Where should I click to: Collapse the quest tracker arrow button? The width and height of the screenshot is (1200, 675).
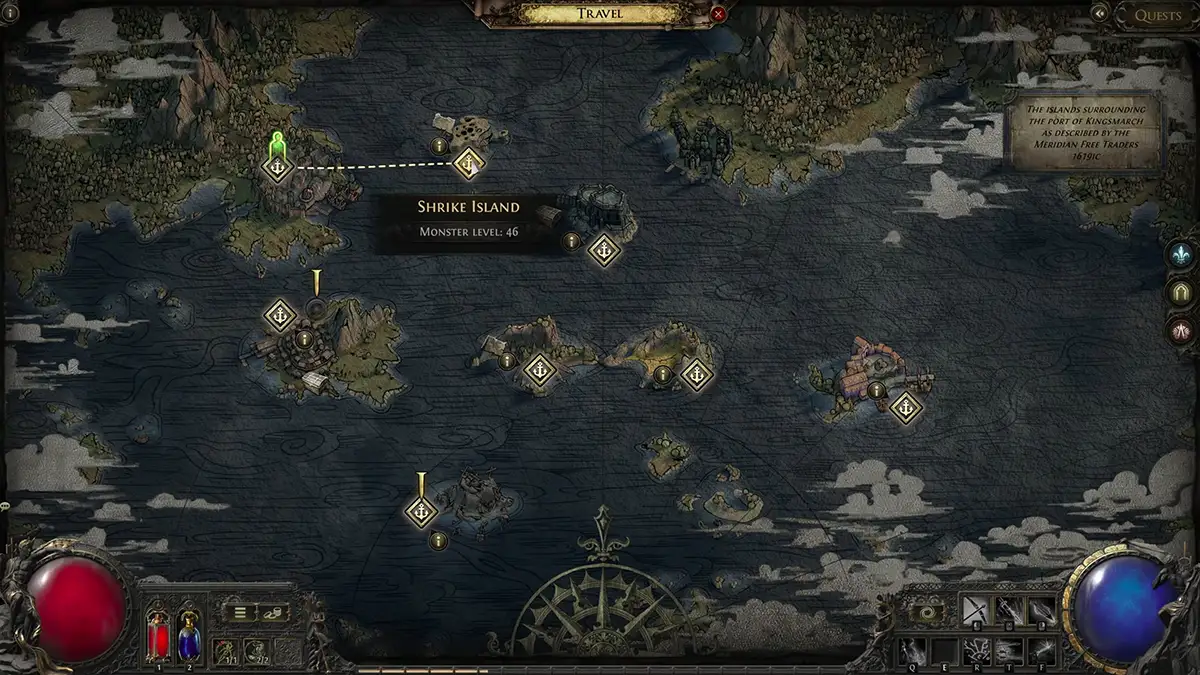[1100, 13]
